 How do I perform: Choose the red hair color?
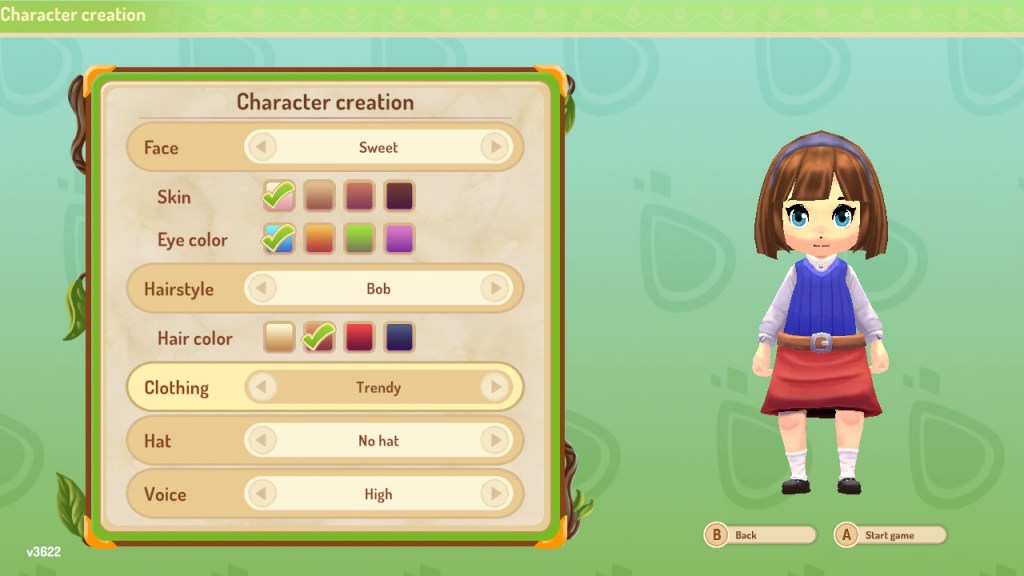359,337
